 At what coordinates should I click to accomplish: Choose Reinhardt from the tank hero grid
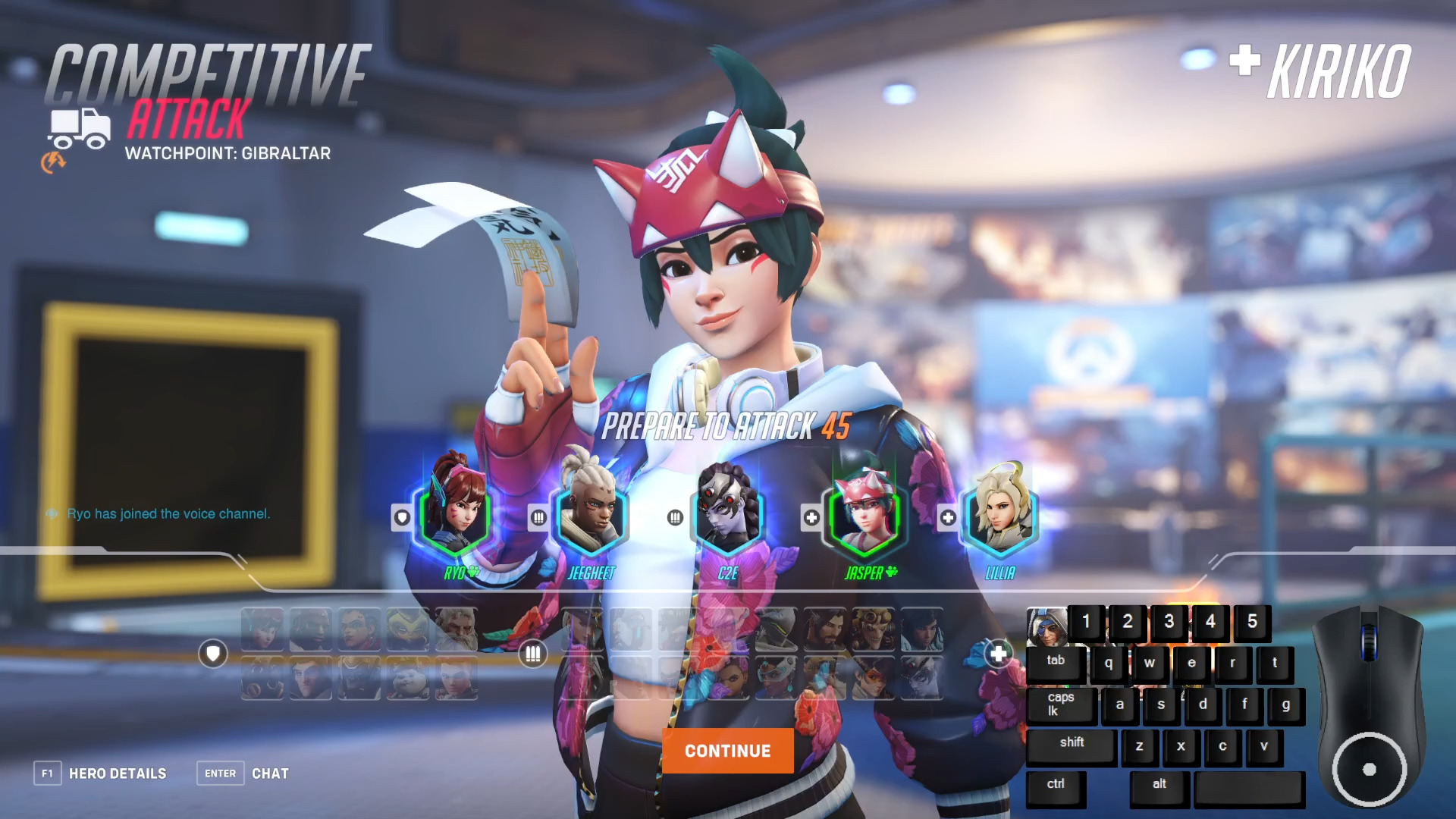[x=457, y=628]
